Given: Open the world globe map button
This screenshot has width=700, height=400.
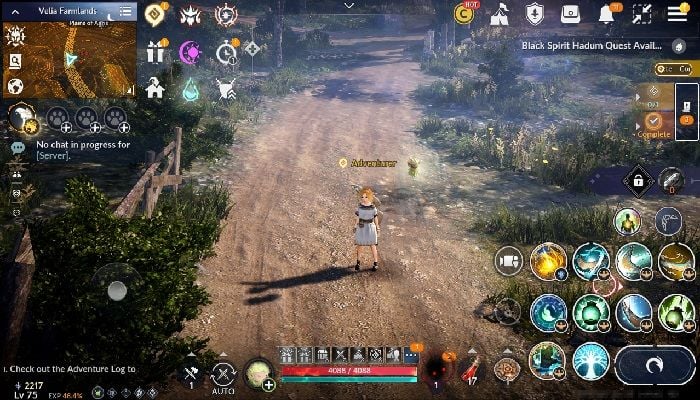Looking at the screenshot, I should click(16, 87).
